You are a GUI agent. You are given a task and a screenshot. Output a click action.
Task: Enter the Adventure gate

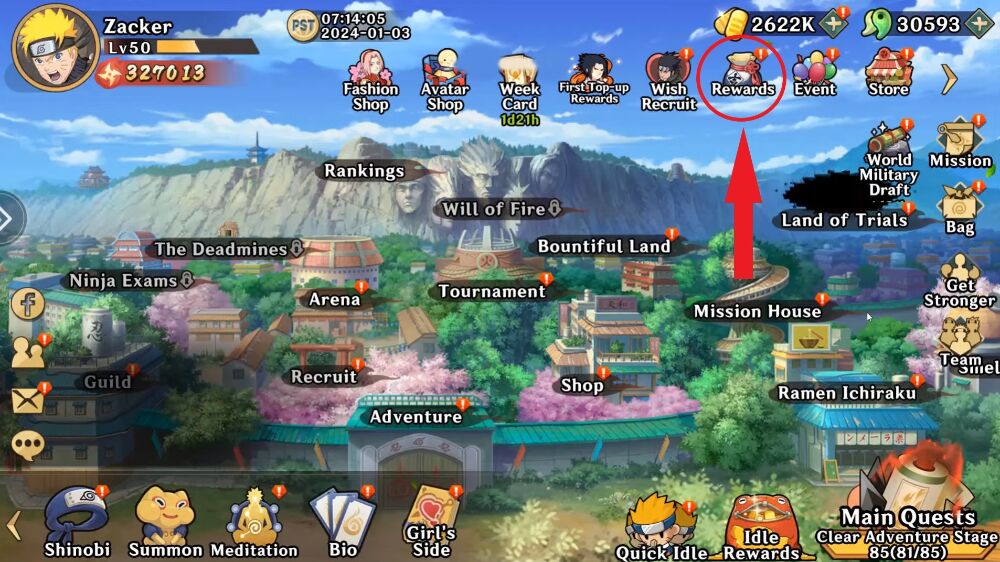click(x=416, y=416)
